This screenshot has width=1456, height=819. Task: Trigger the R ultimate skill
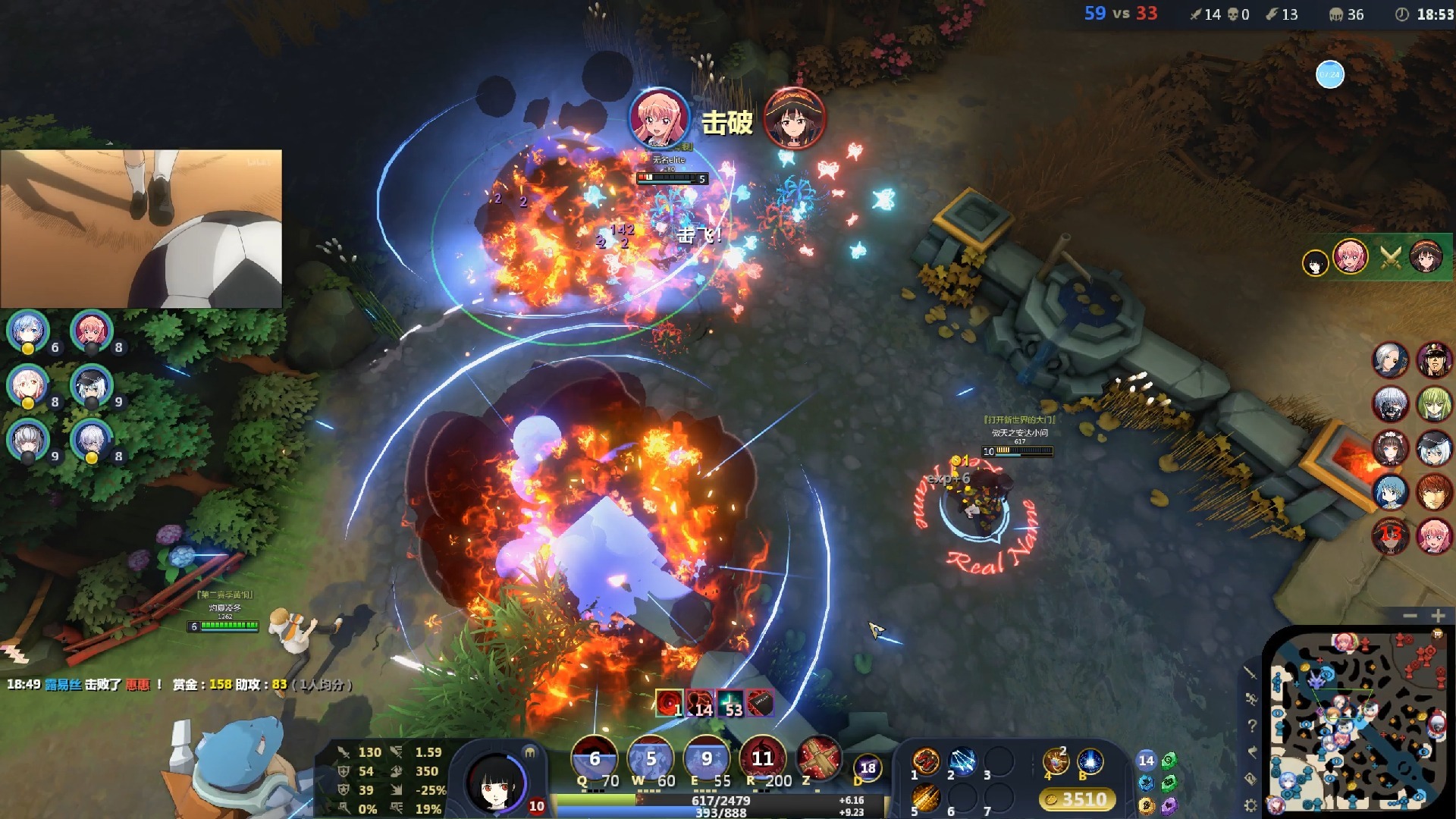(762, 758)
